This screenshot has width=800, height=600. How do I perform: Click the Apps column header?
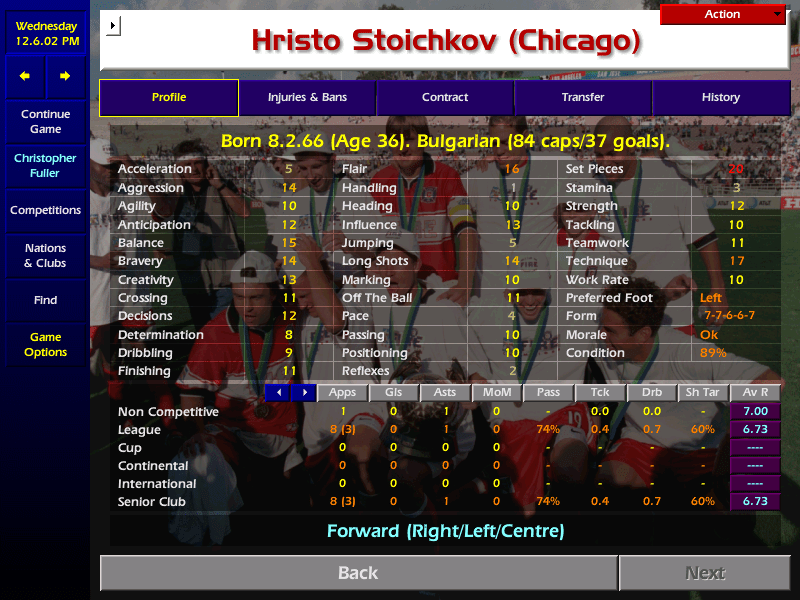pos(342,393)
